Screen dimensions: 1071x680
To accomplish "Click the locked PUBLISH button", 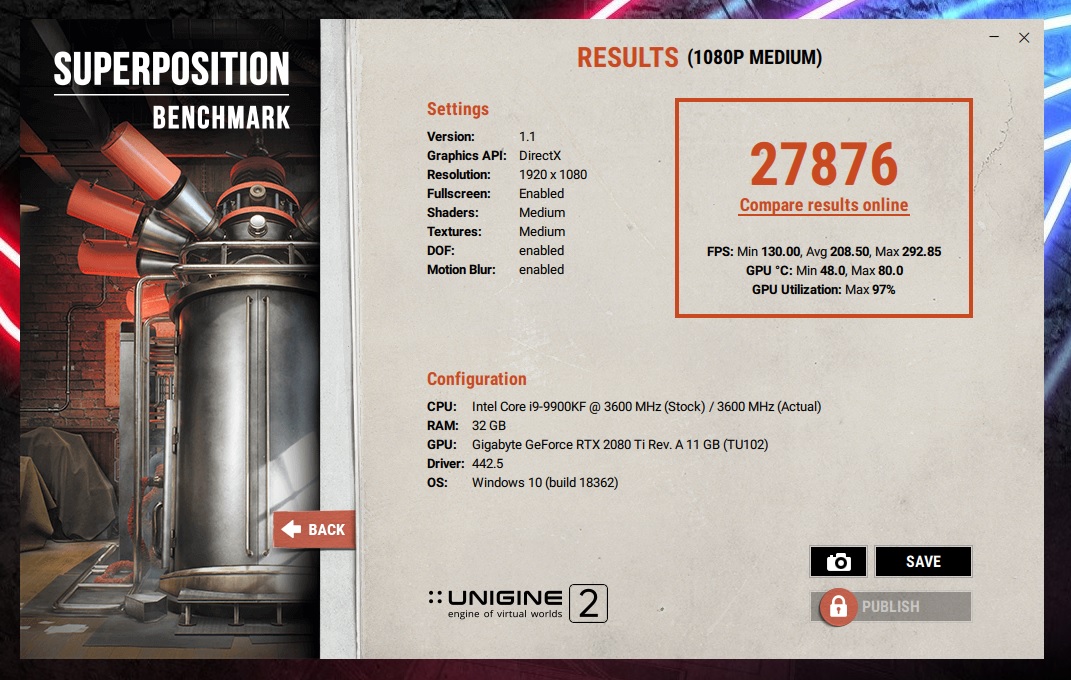I will [890, 606].
